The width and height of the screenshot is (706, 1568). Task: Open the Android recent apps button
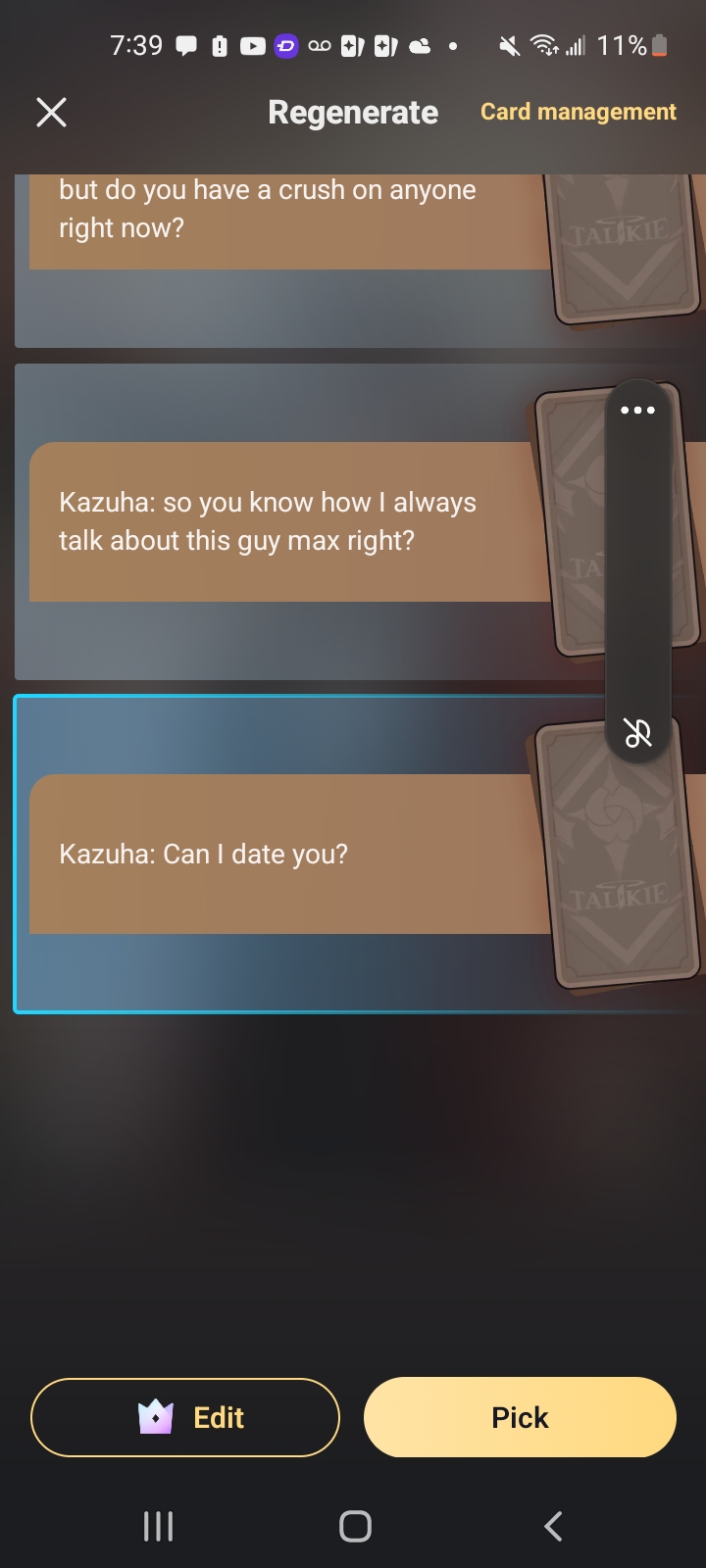158,1526
